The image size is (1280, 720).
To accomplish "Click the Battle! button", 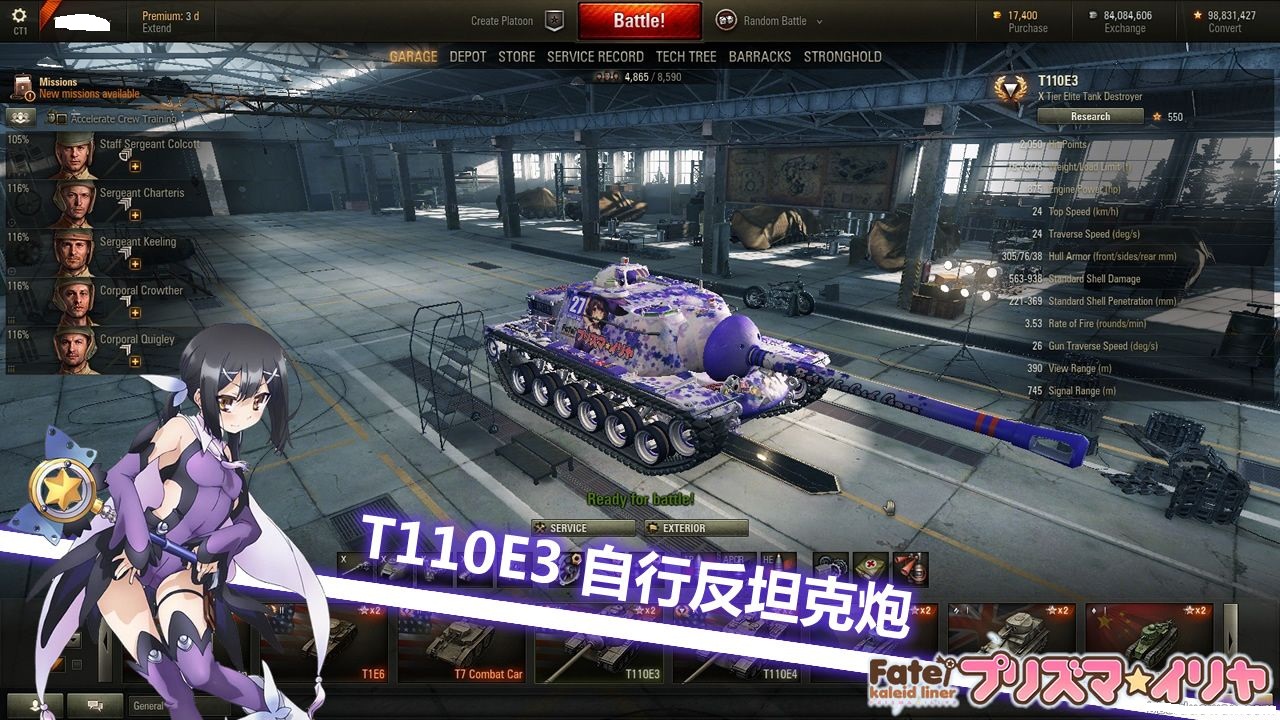I will pyautogui.click(x=639, y=20).
